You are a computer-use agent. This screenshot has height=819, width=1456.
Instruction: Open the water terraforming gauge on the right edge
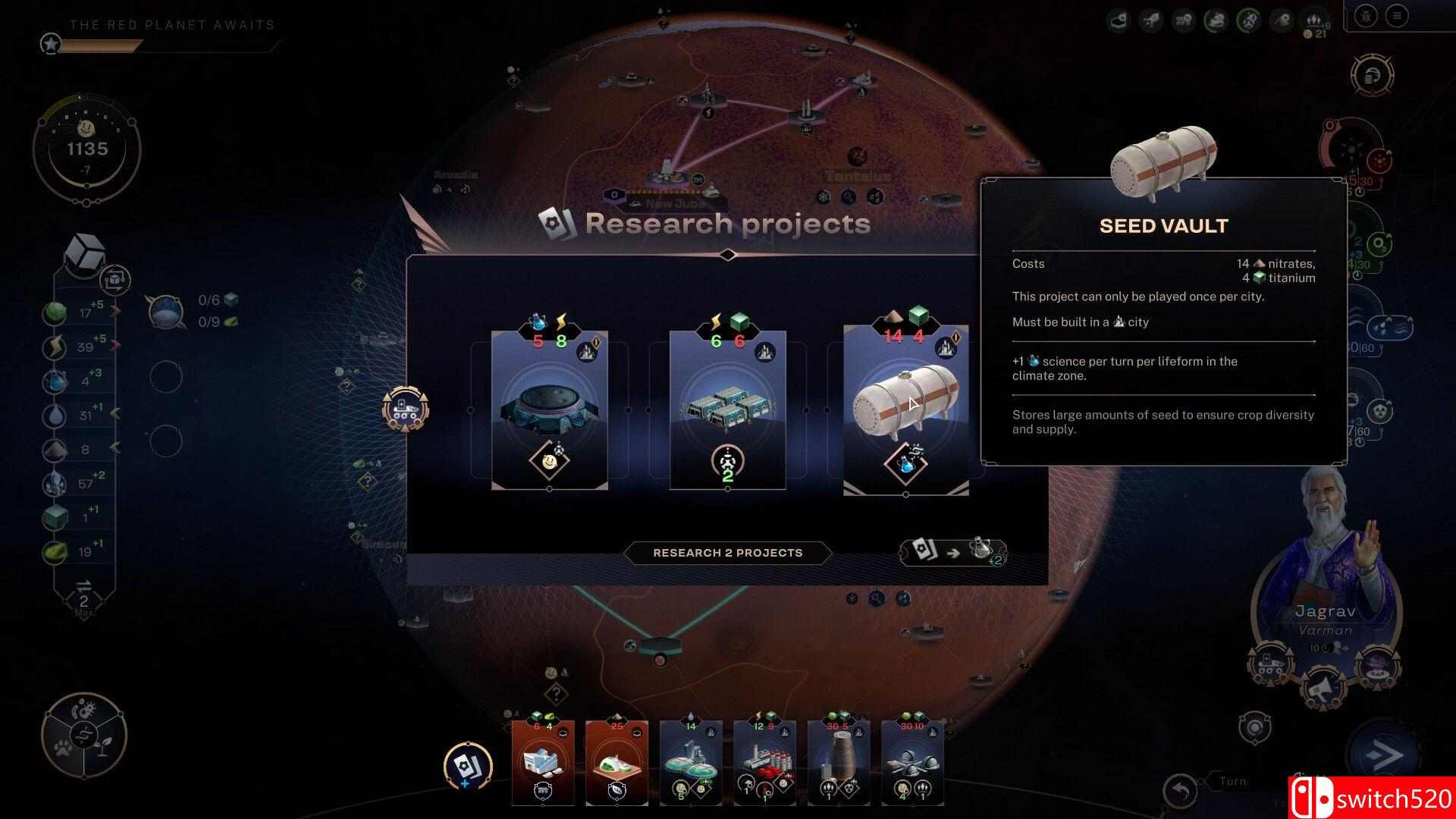(x=1390, y=327)
